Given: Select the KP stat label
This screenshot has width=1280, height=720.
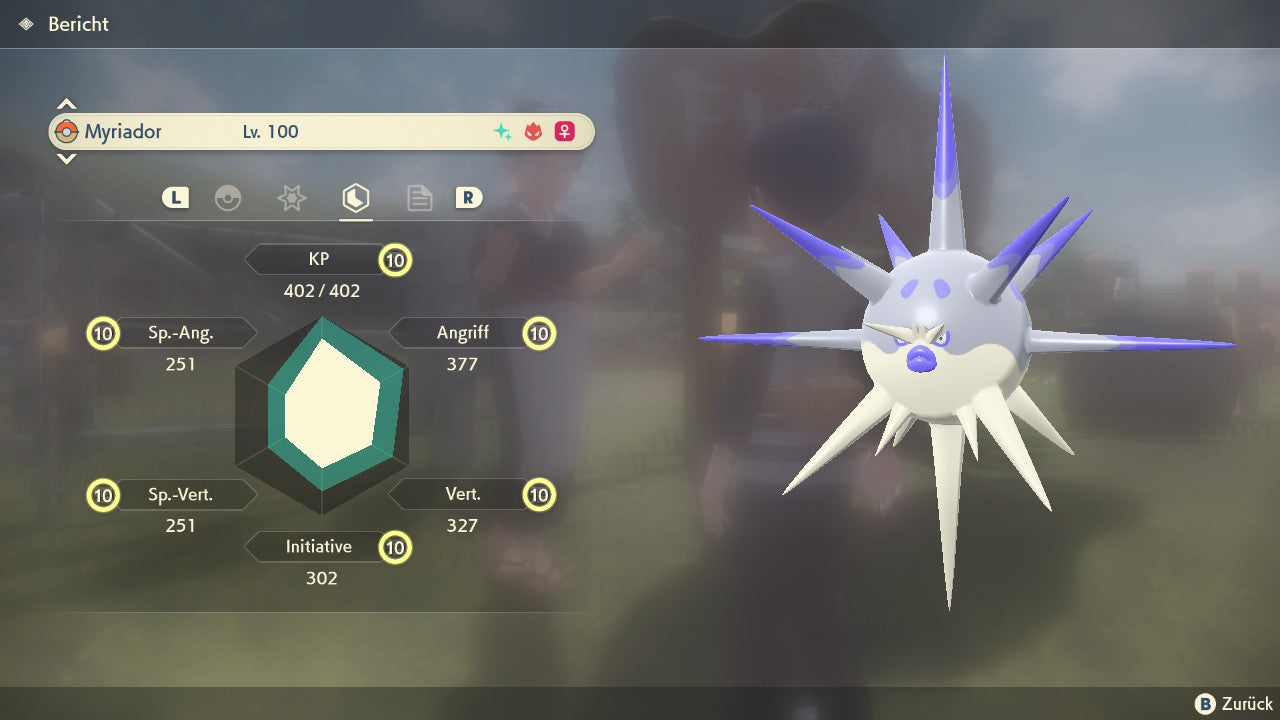Looking at the screenshot, I should click(318, 259).
